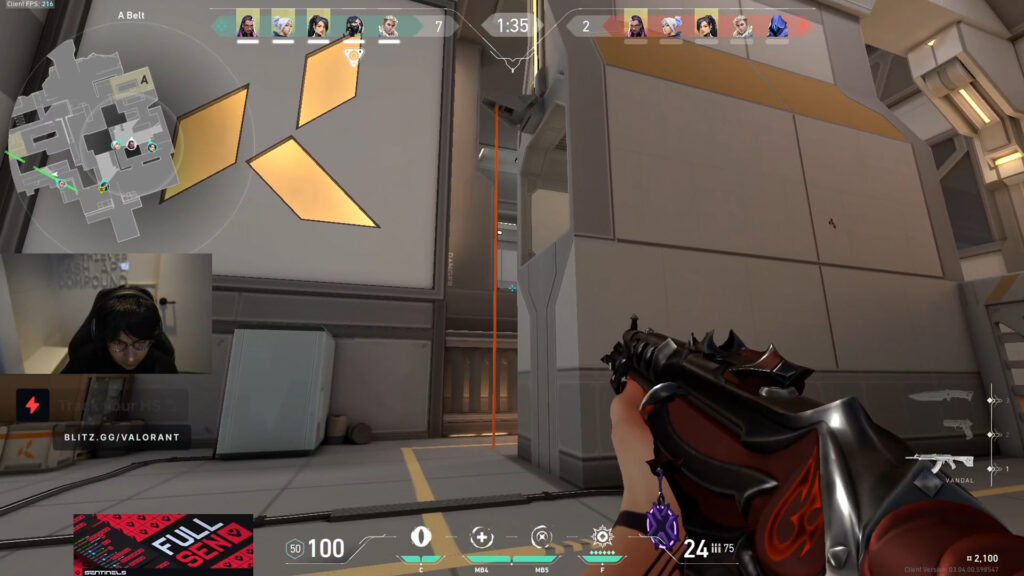
Task: Activate the sunburst F ultimate ability
Action: pos(602,536)
